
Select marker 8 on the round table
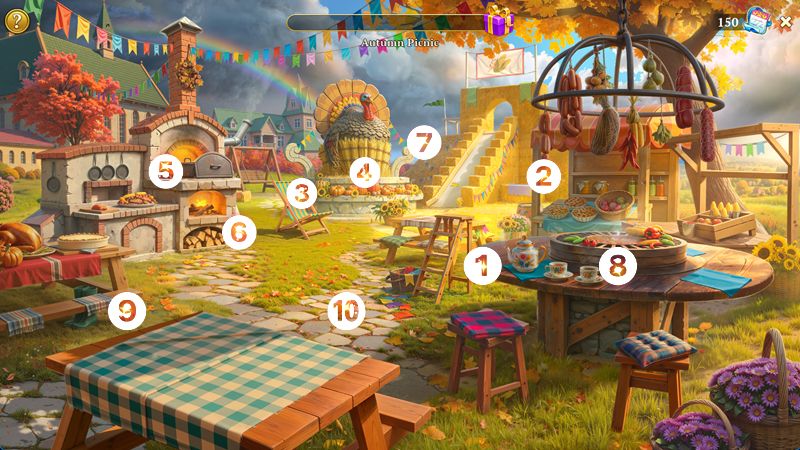point(619,265)
